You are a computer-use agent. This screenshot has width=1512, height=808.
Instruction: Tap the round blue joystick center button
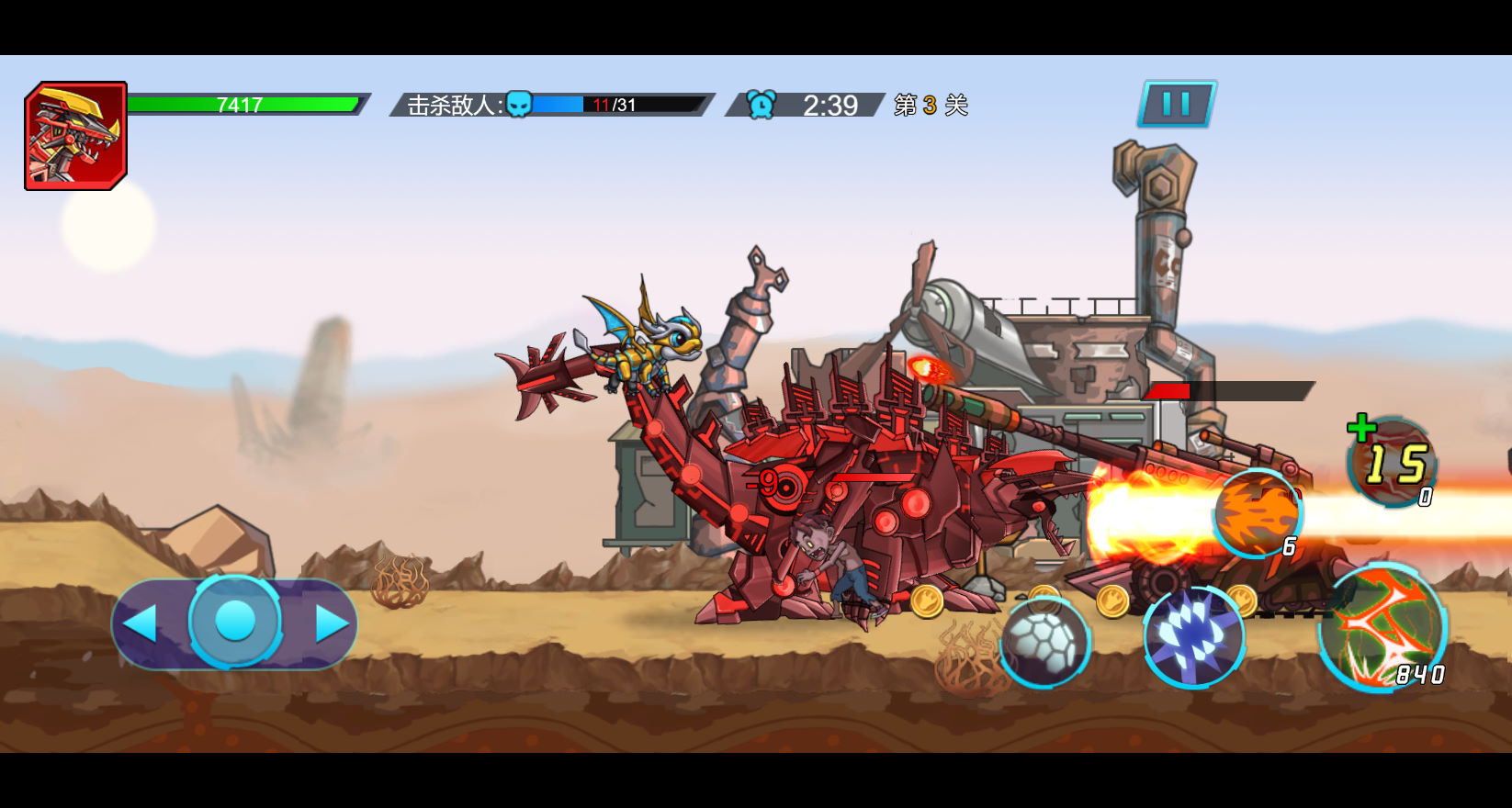tap(235, 622)
